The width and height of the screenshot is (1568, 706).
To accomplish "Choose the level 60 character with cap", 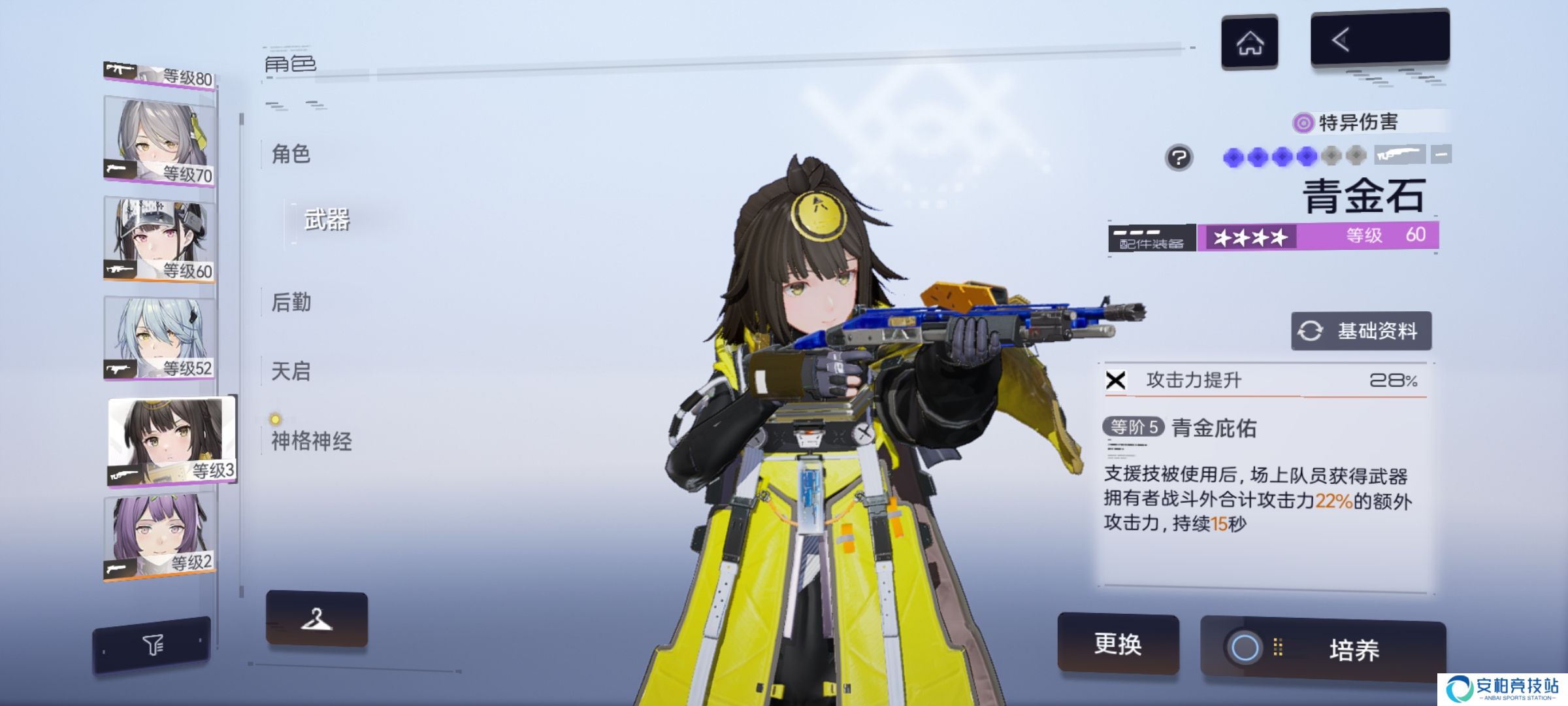I will pyautogui.click(x=159, y=239).
